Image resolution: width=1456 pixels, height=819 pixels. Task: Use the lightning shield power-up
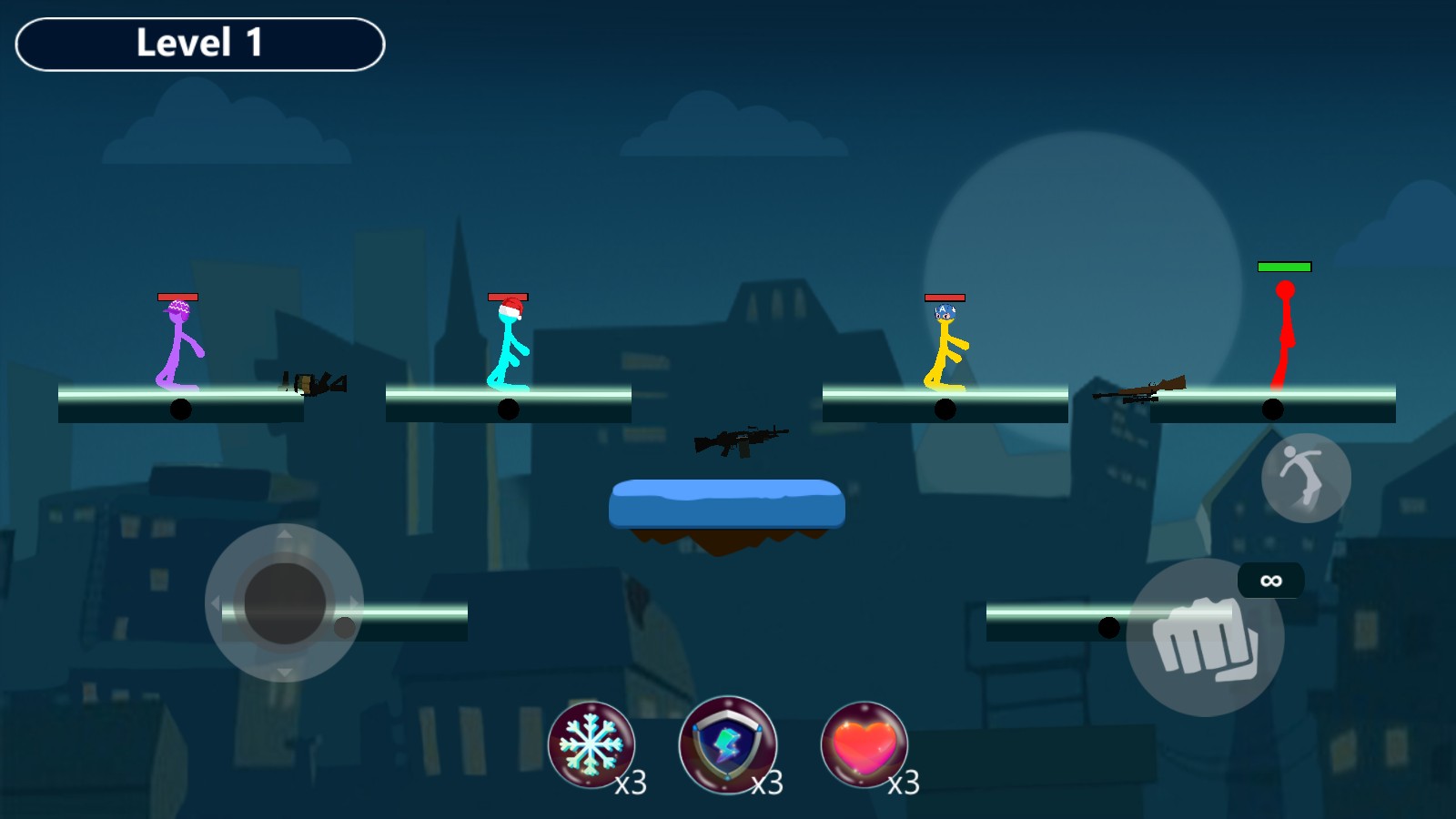727,744
